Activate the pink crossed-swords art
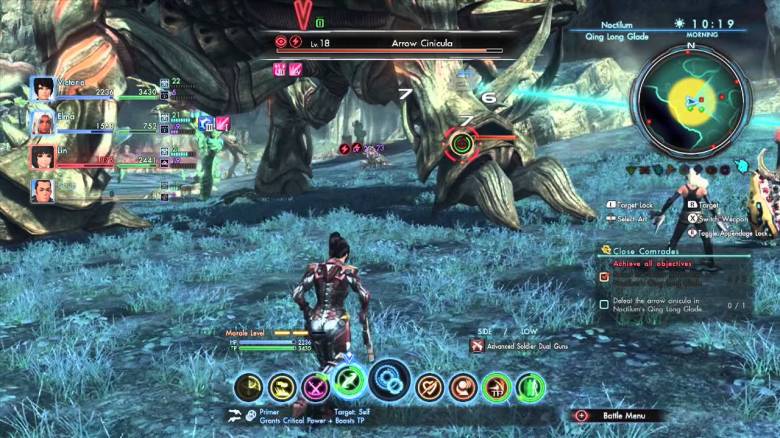Image resolution: width=780 pixels, height=438 pixels. pyautogui.click(x=317, y=386)
